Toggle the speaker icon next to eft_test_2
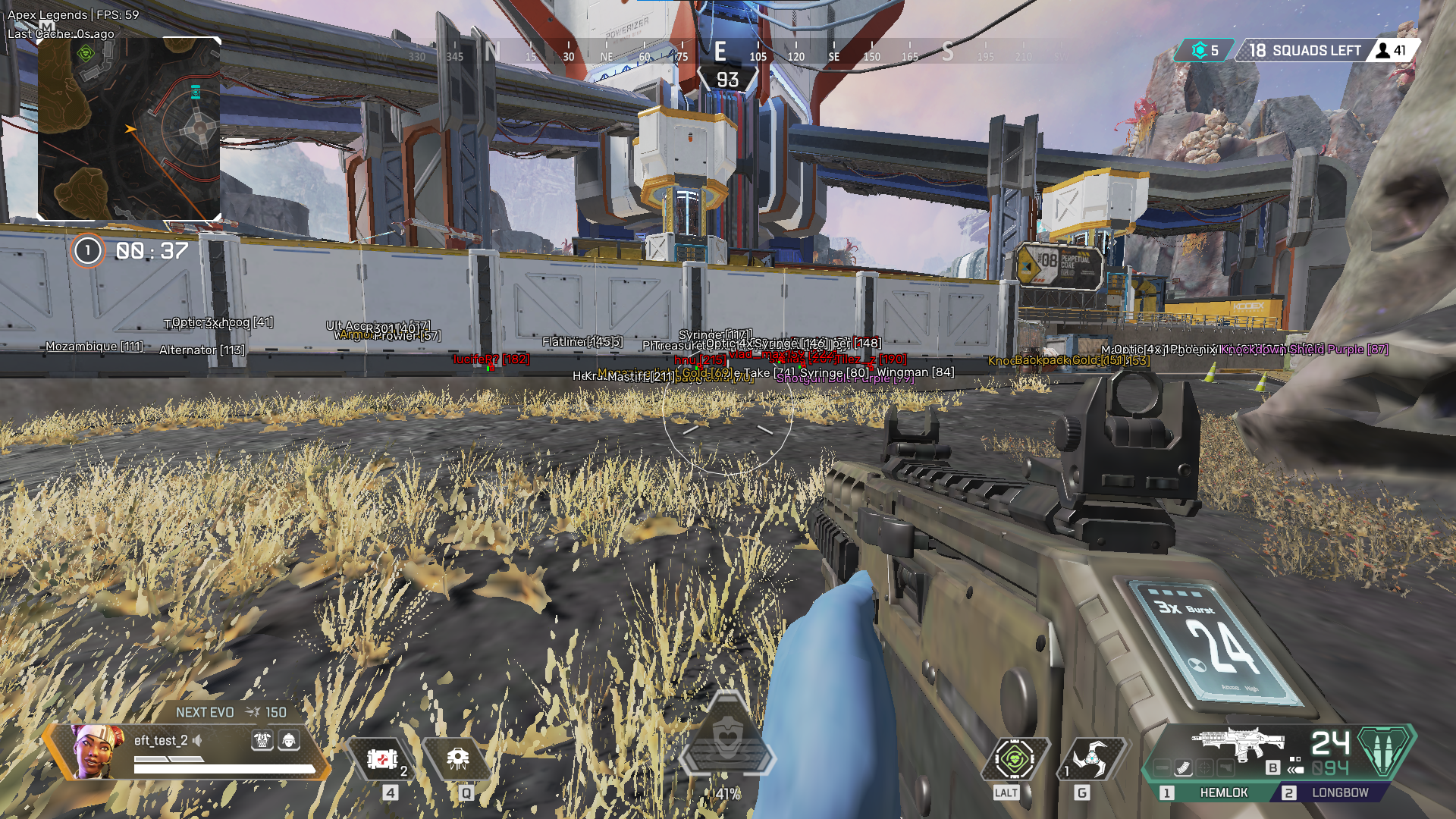This screenshot has height=819, width=1456. click(198, 740)
